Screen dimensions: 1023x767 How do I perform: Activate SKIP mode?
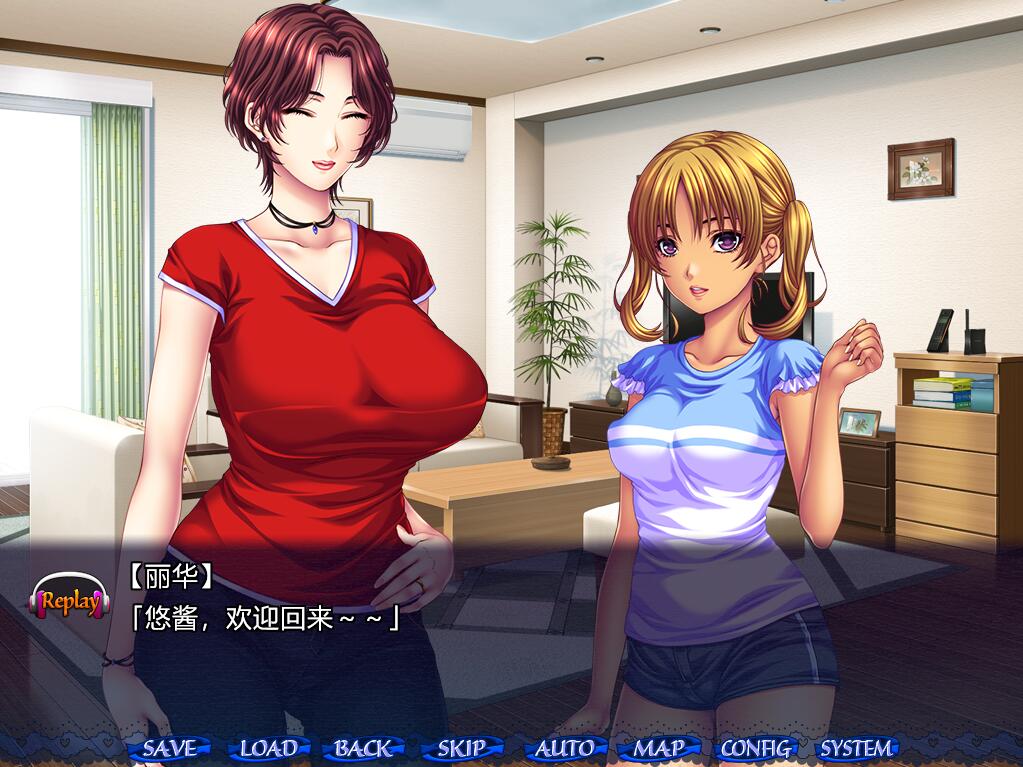coord(462,747)
